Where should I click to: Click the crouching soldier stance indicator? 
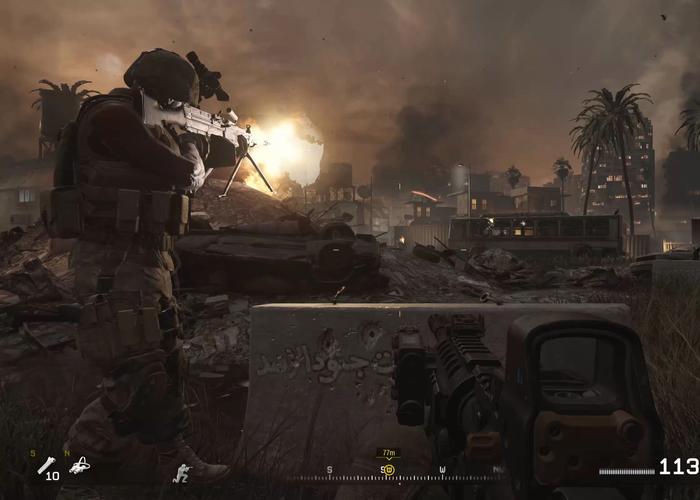(x=181, y=472)
